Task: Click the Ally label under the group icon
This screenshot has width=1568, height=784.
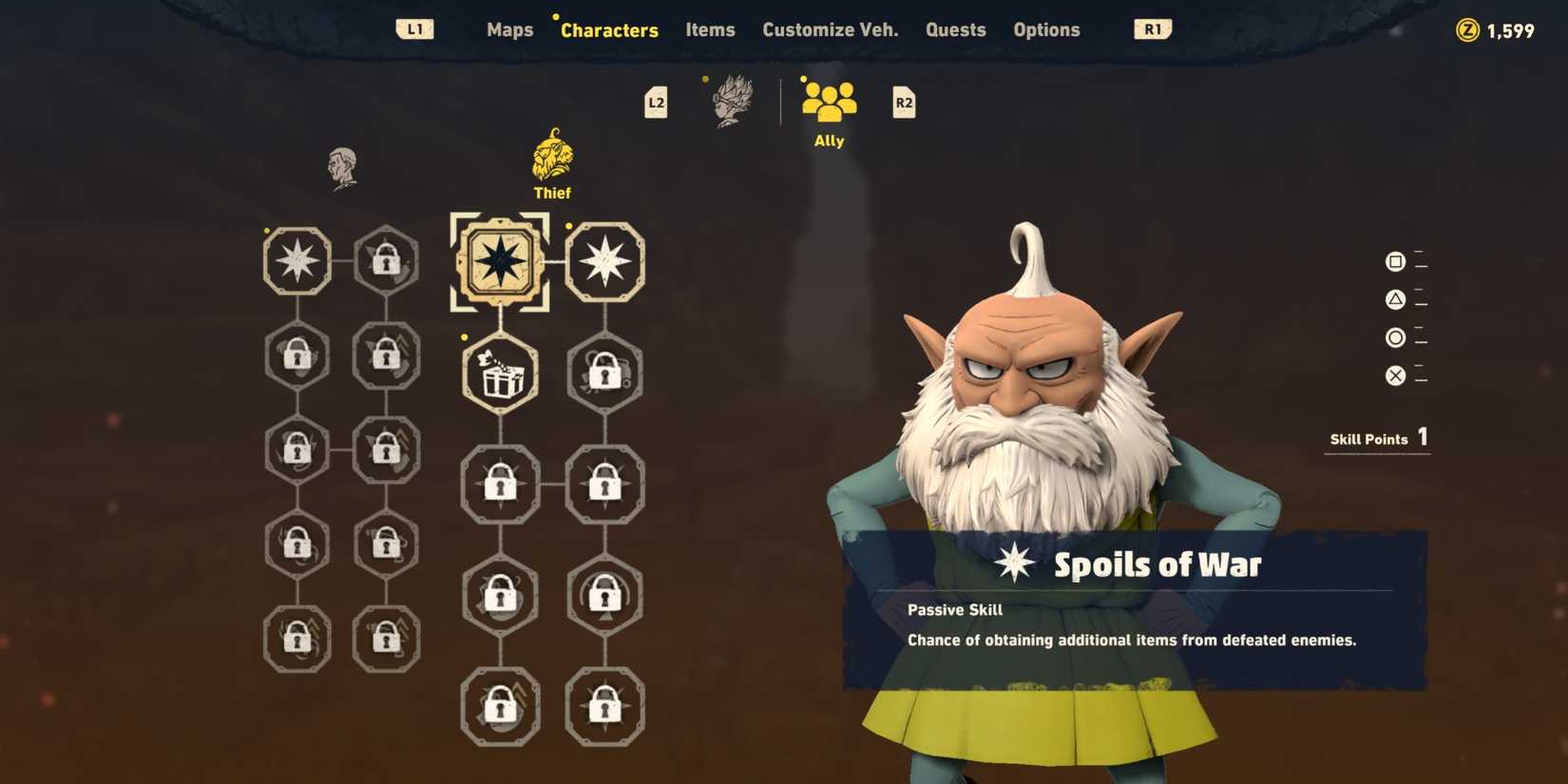Action: pos(828,140)
